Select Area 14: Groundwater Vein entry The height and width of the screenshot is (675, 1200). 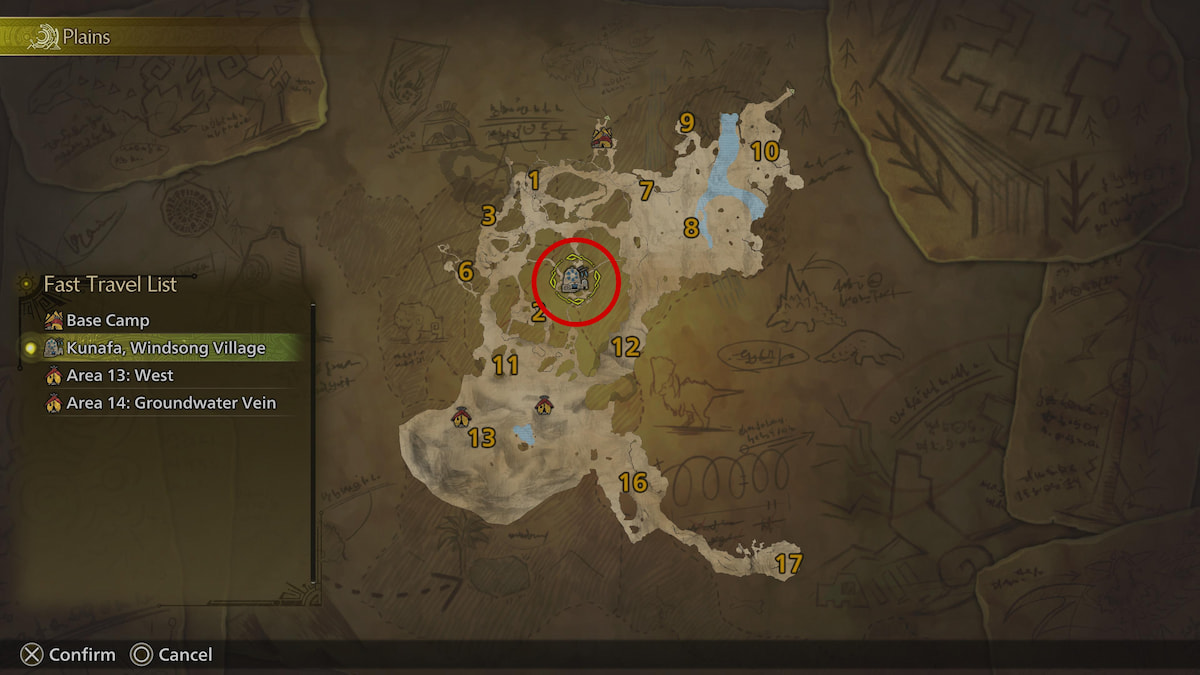170,404
